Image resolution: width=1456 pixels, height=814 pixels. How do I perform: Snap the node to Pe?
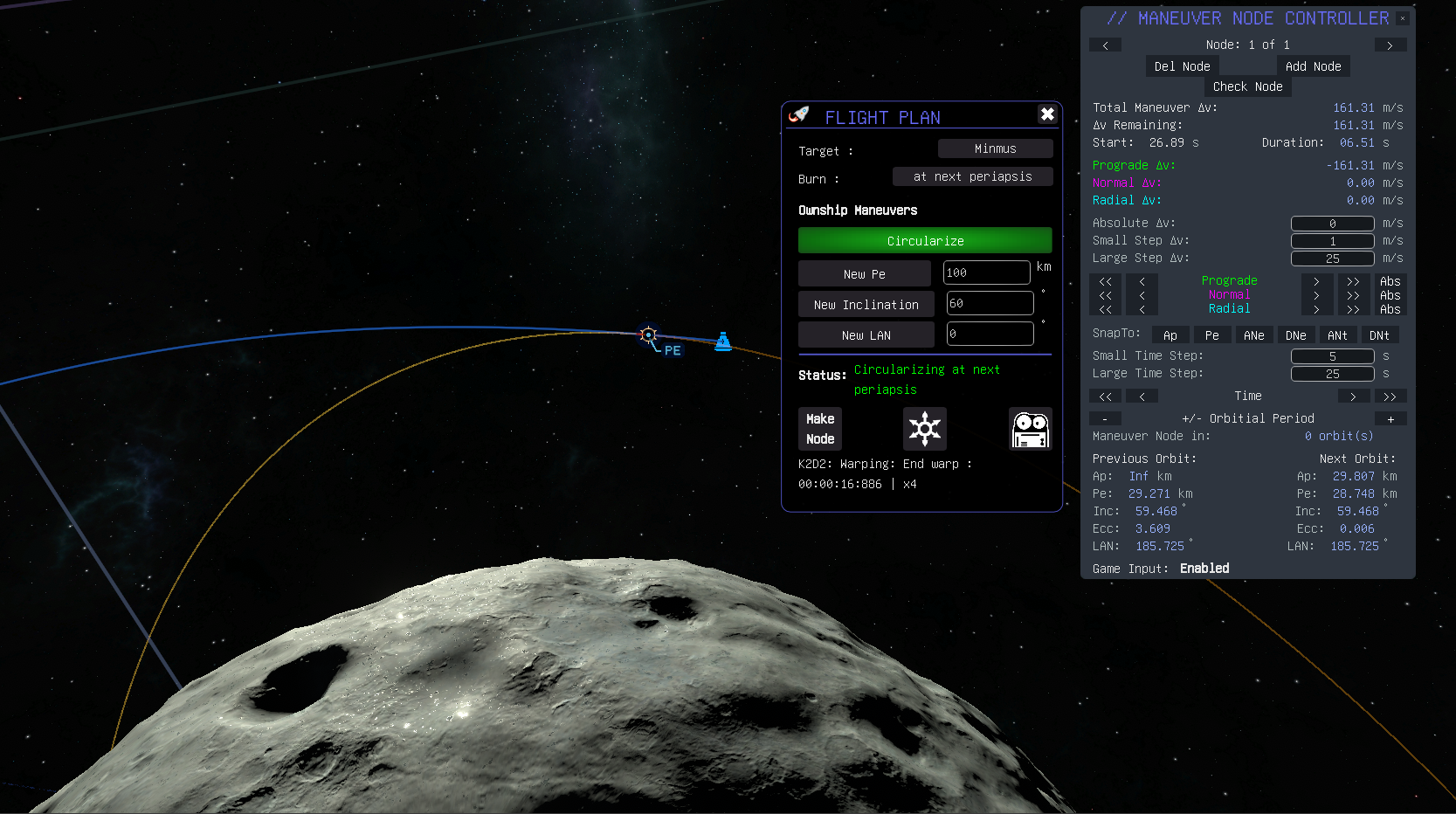click(1211, 335)
